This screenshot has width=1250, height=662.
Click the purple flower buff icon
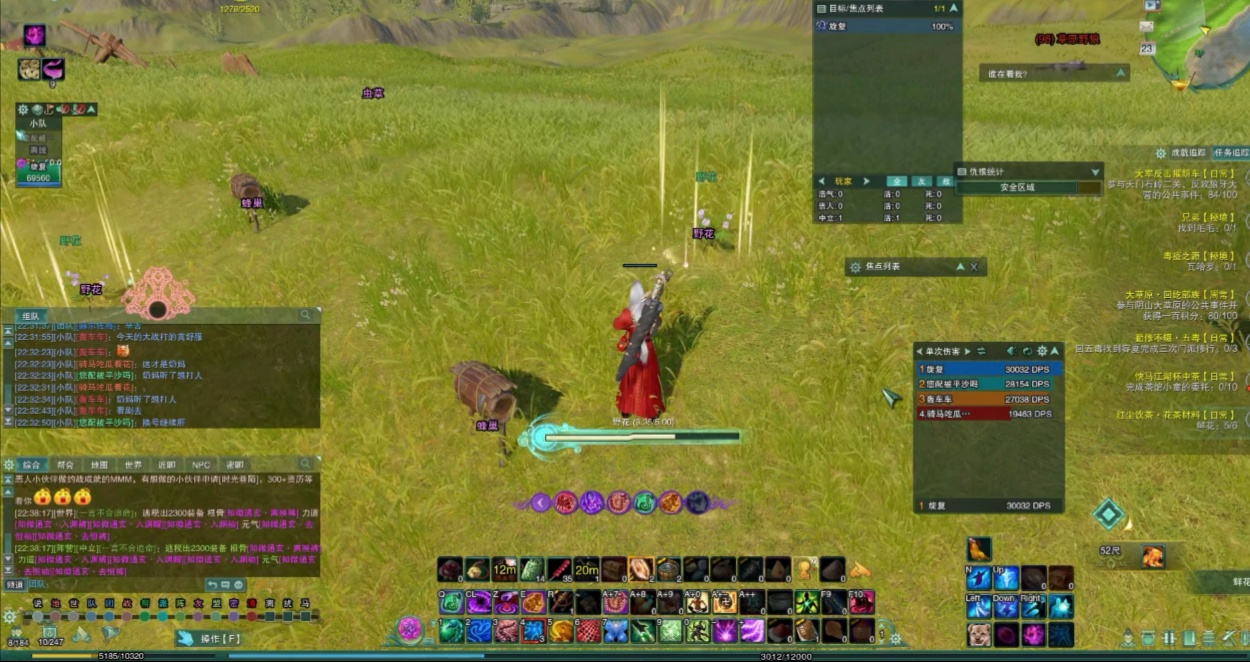[x=35, y=36]
